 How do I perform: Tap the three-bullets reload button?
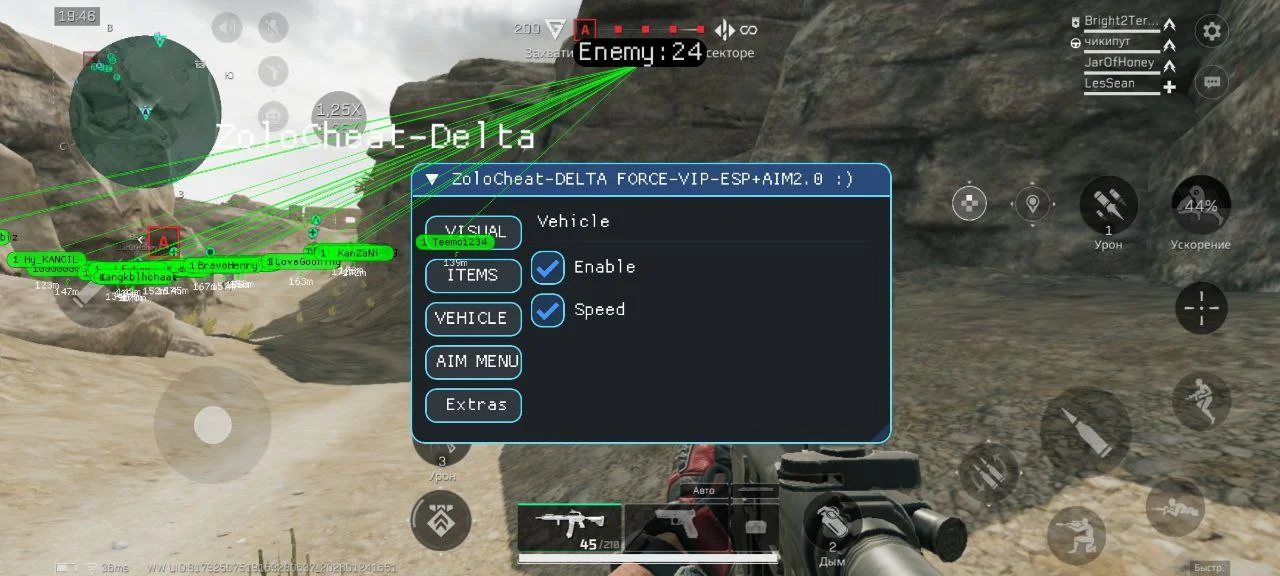pyautogui.click(x=989, y=471)
